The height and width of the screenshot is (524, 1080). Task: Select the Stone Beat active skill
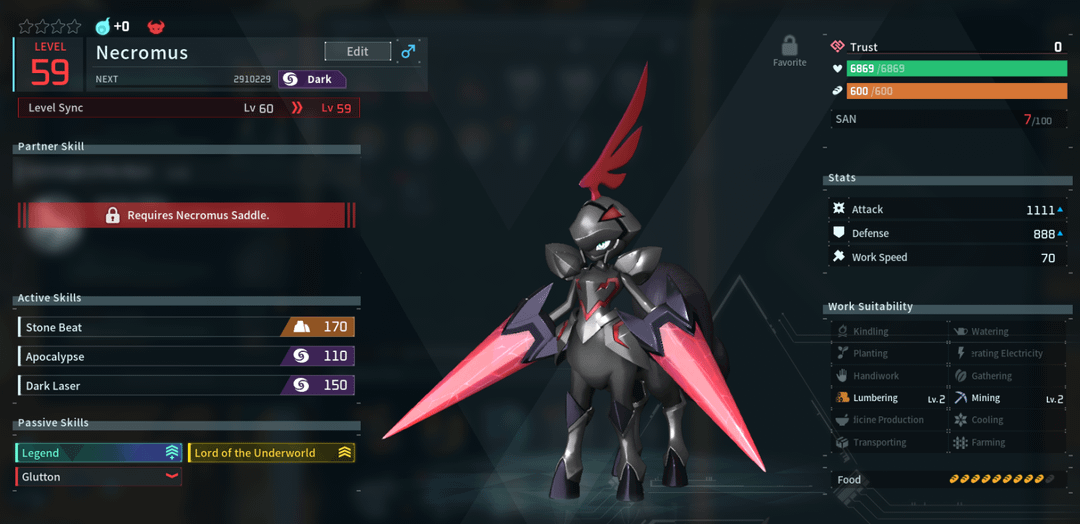186,327
